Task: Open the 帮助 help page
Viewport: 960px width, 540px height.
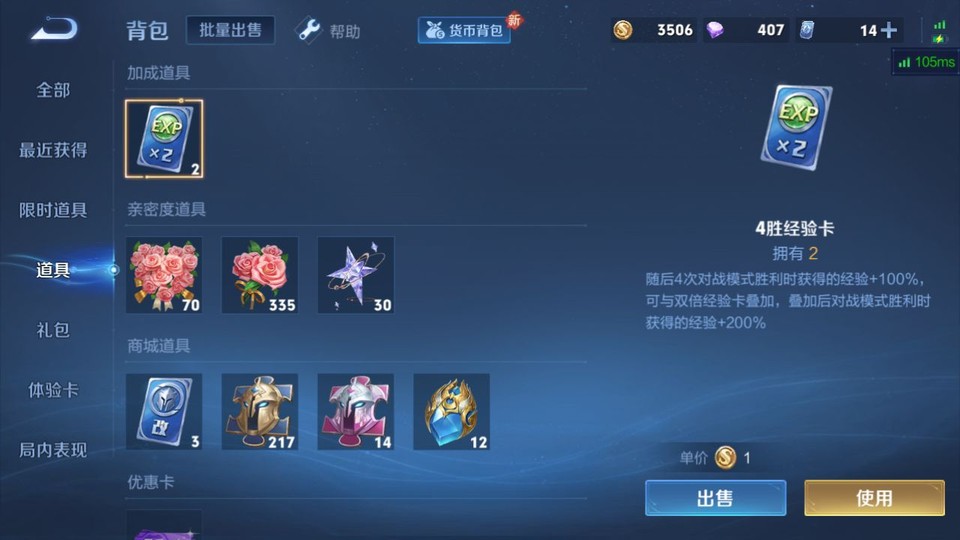Action: pyautogui.click(x=329, y=31)
